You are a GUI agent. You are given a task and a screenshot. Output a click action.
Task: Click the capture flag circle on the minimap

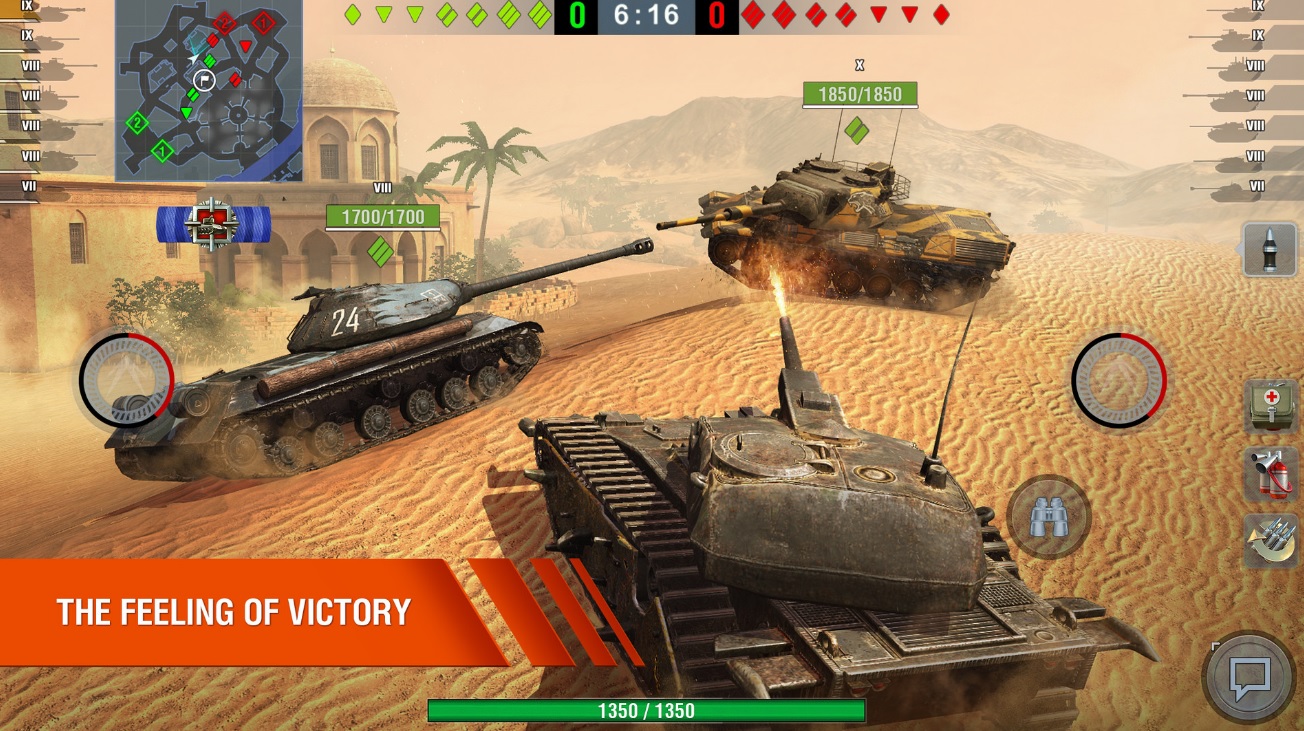point(205,79)
